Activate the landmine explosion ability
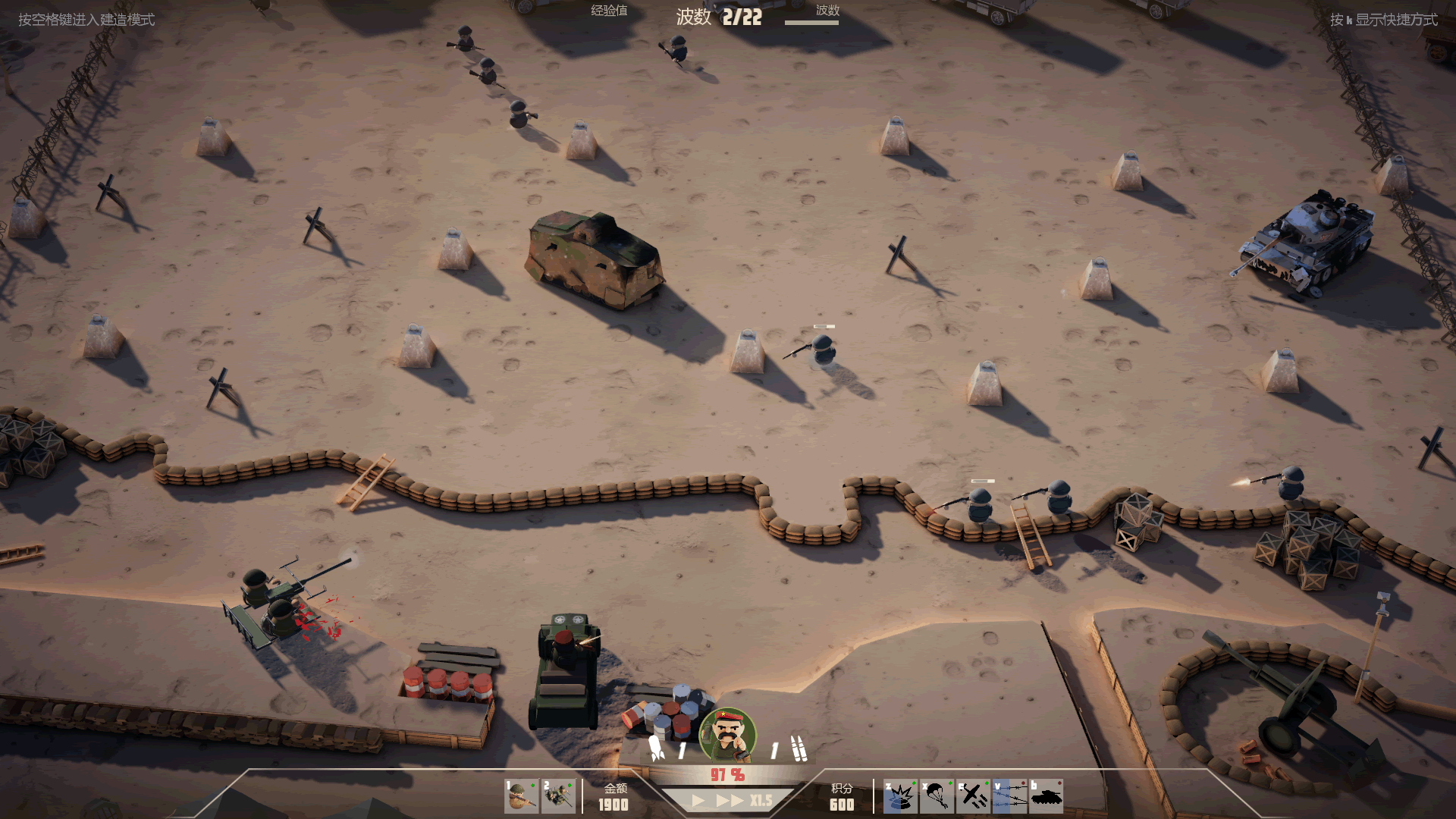This screenshot has width=1456, height=819. tap(900, 796)
